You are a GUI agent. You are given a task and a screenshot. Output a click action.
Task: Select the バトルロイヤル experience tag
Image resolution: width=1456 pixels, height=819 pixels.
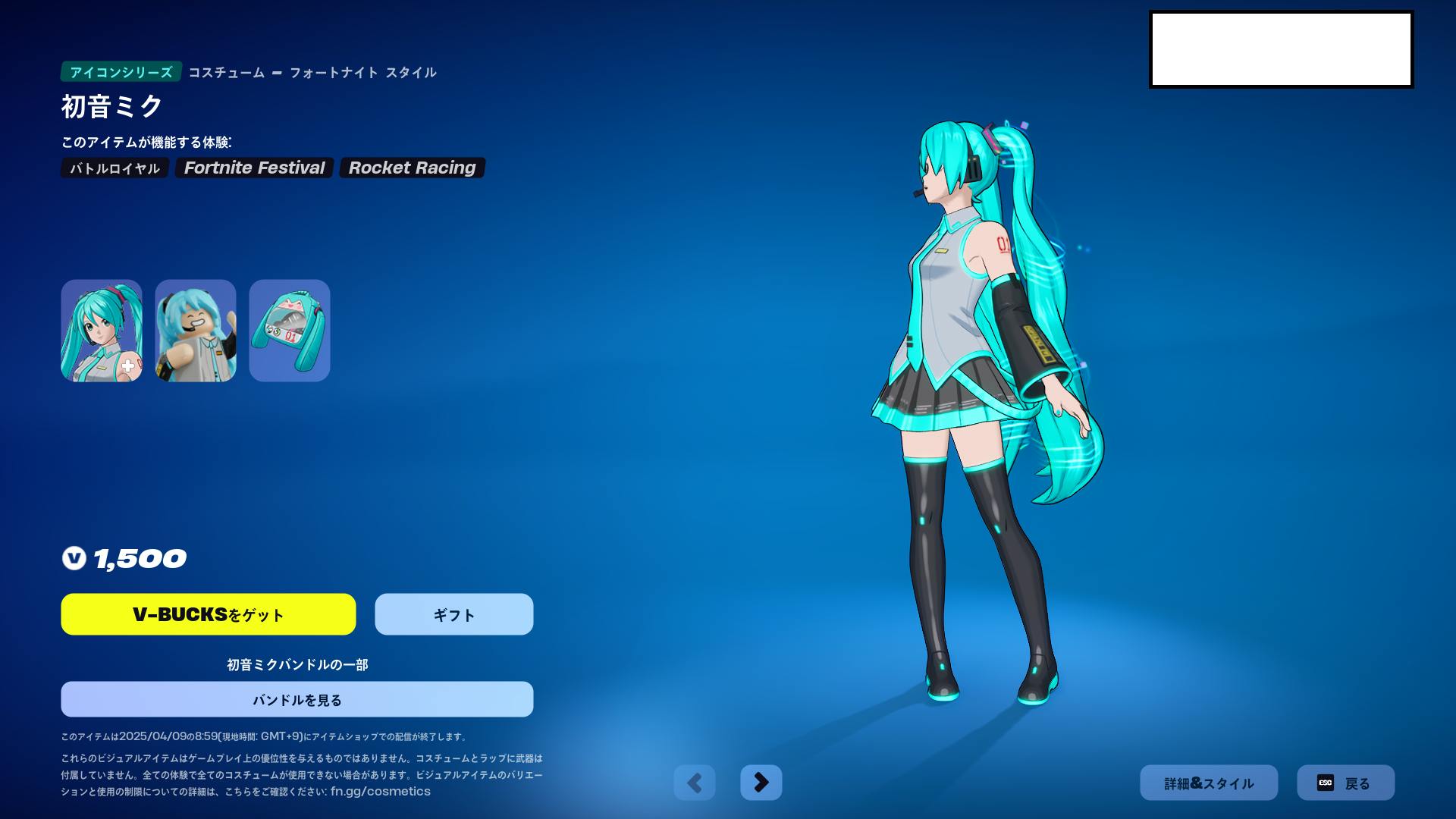[x=115, y=168]
